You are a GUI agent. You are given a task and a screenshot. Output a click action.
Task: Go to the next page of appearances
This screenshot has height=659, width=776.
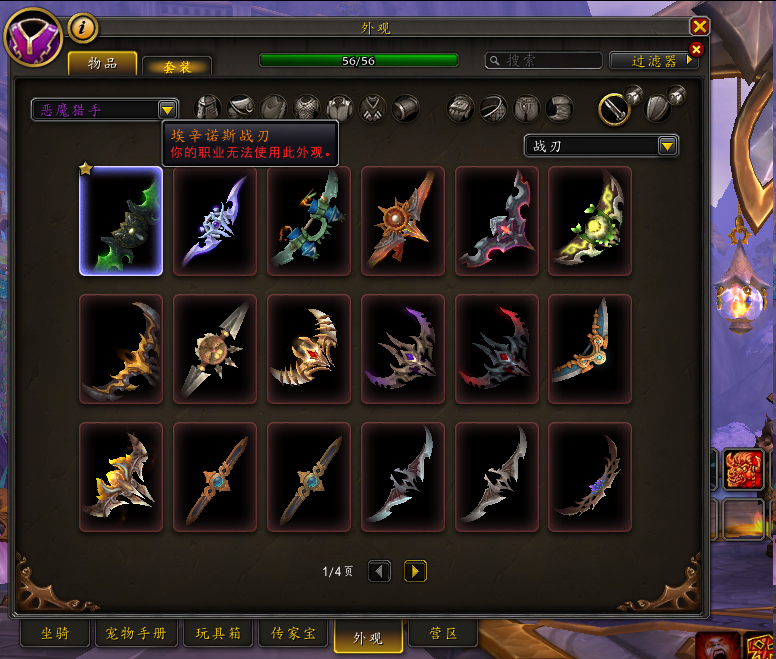point(415,571)
